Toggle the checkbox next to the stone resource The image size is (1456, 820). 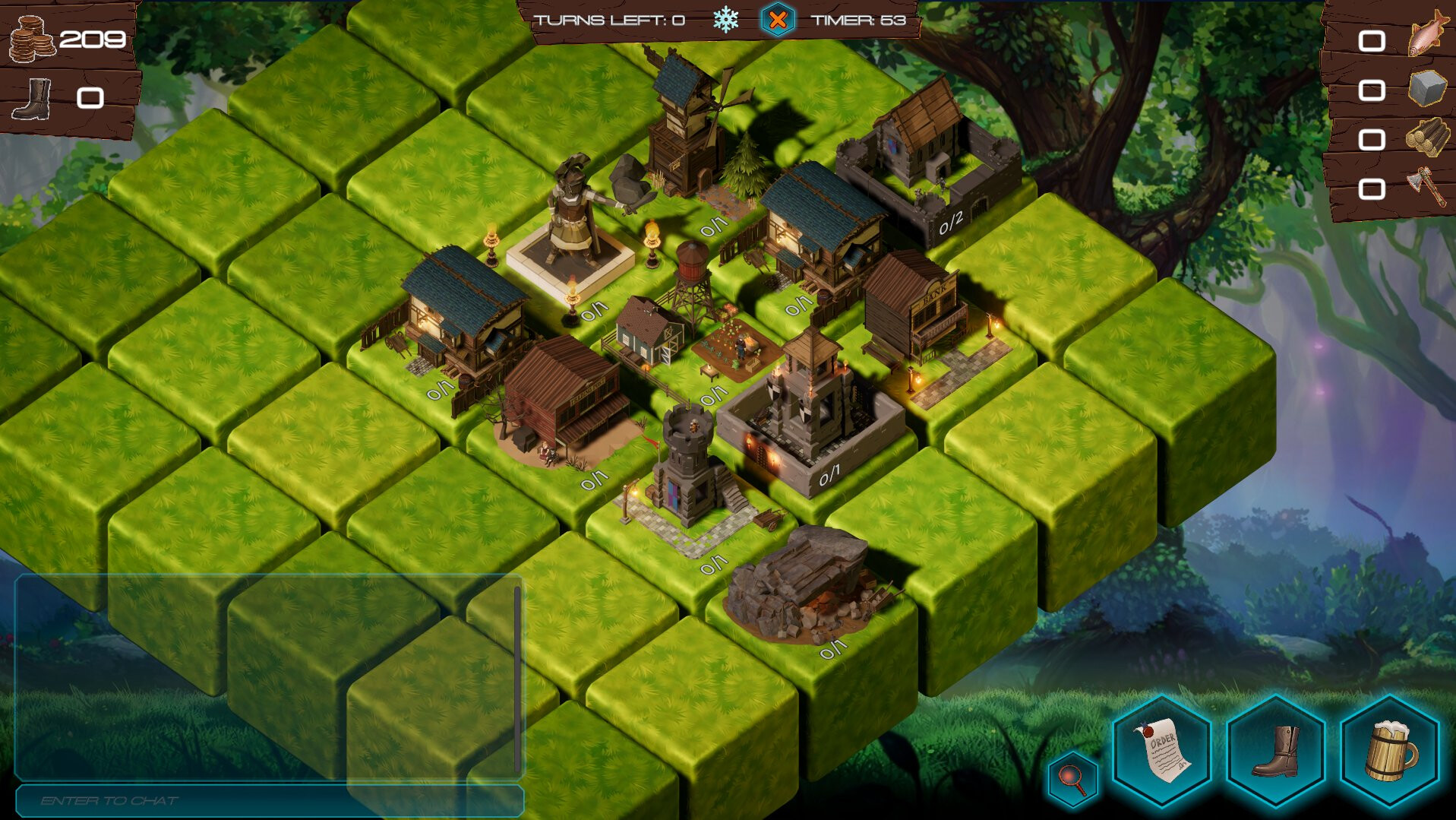click(x=1372, y=90)
